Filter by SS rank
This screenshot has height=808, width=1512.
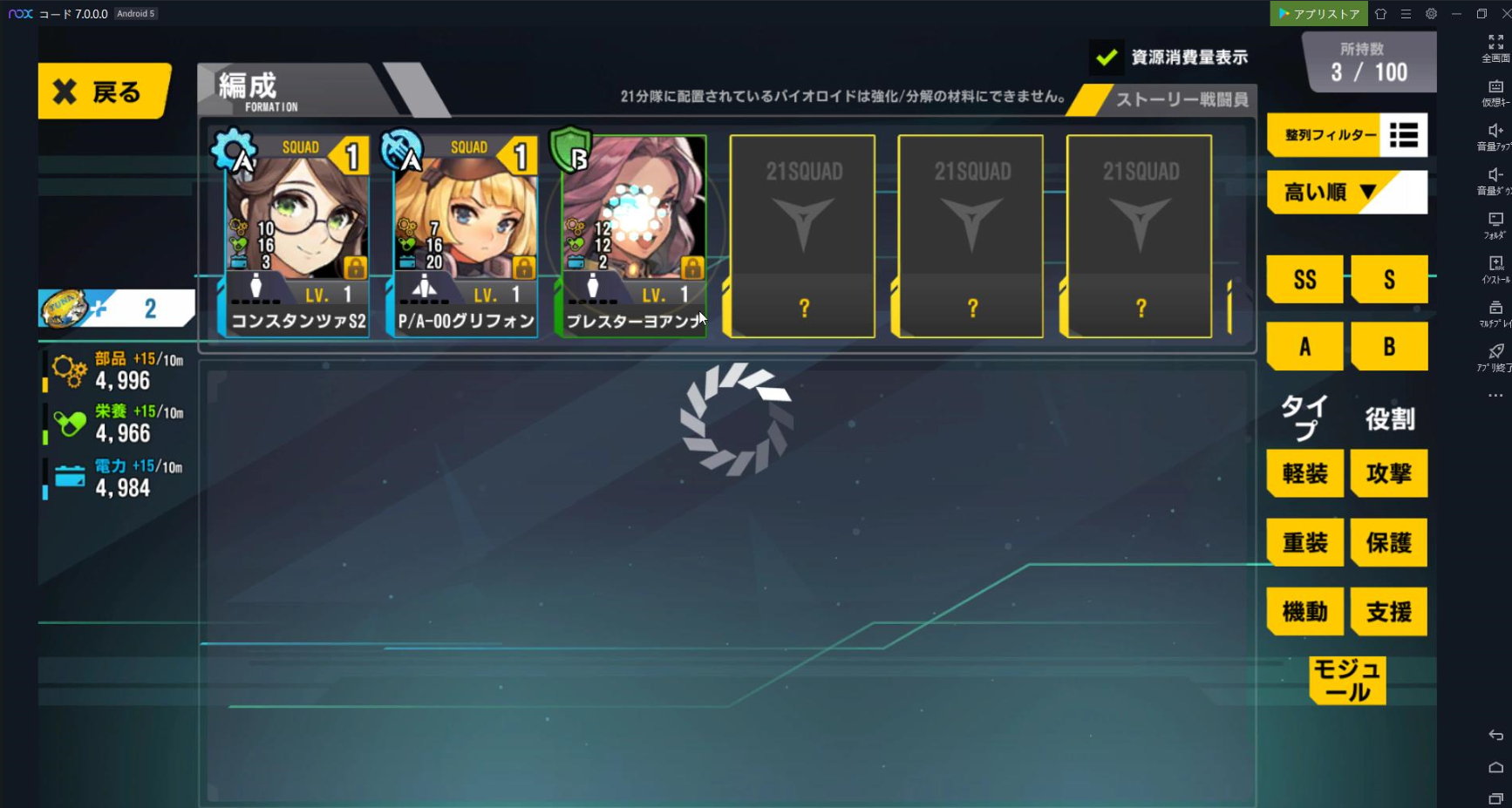coord(1304,280)
